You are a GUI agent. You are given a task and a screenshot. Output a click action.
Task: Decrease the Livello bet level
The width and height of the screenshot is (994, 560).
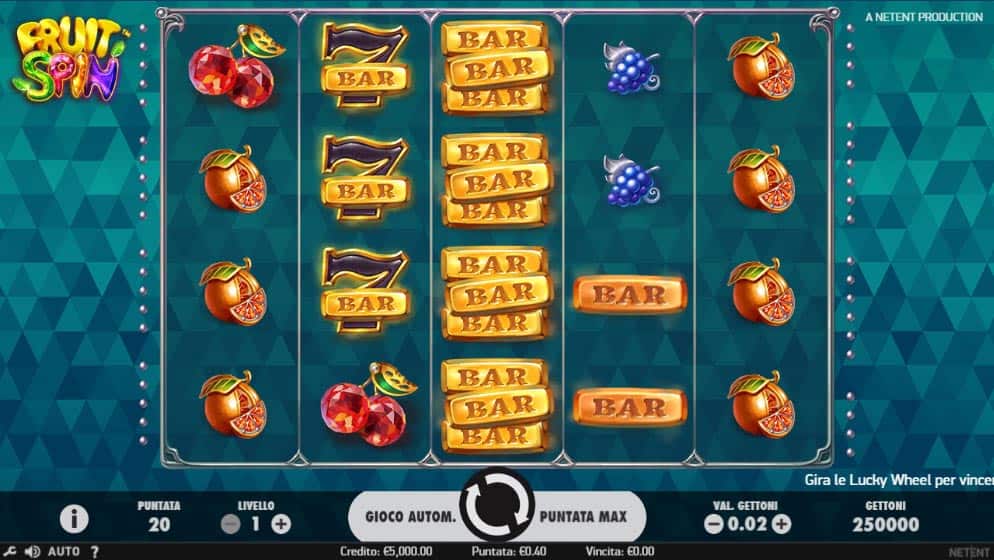click(230, 523)
